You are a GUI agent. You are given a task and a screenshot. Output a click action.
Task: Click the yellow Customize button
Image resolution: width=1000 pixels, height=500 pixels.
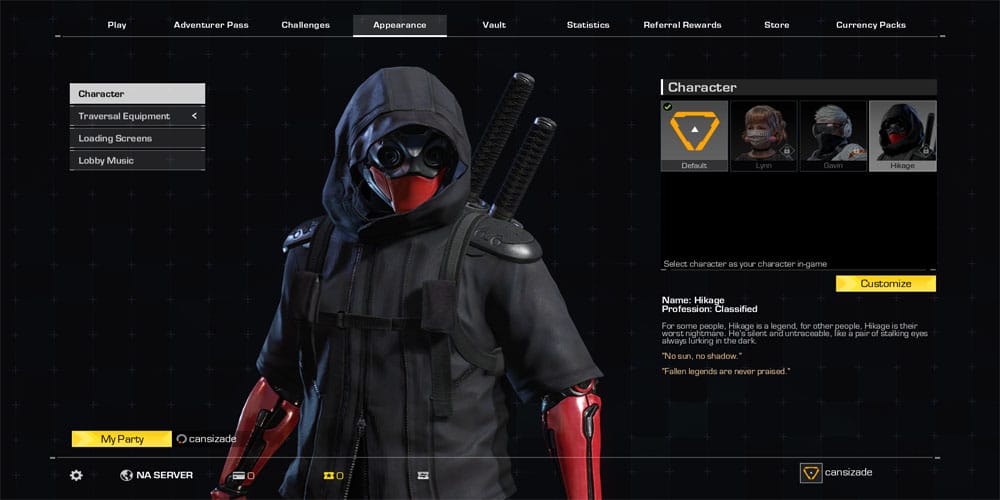[x=885, y=284]
